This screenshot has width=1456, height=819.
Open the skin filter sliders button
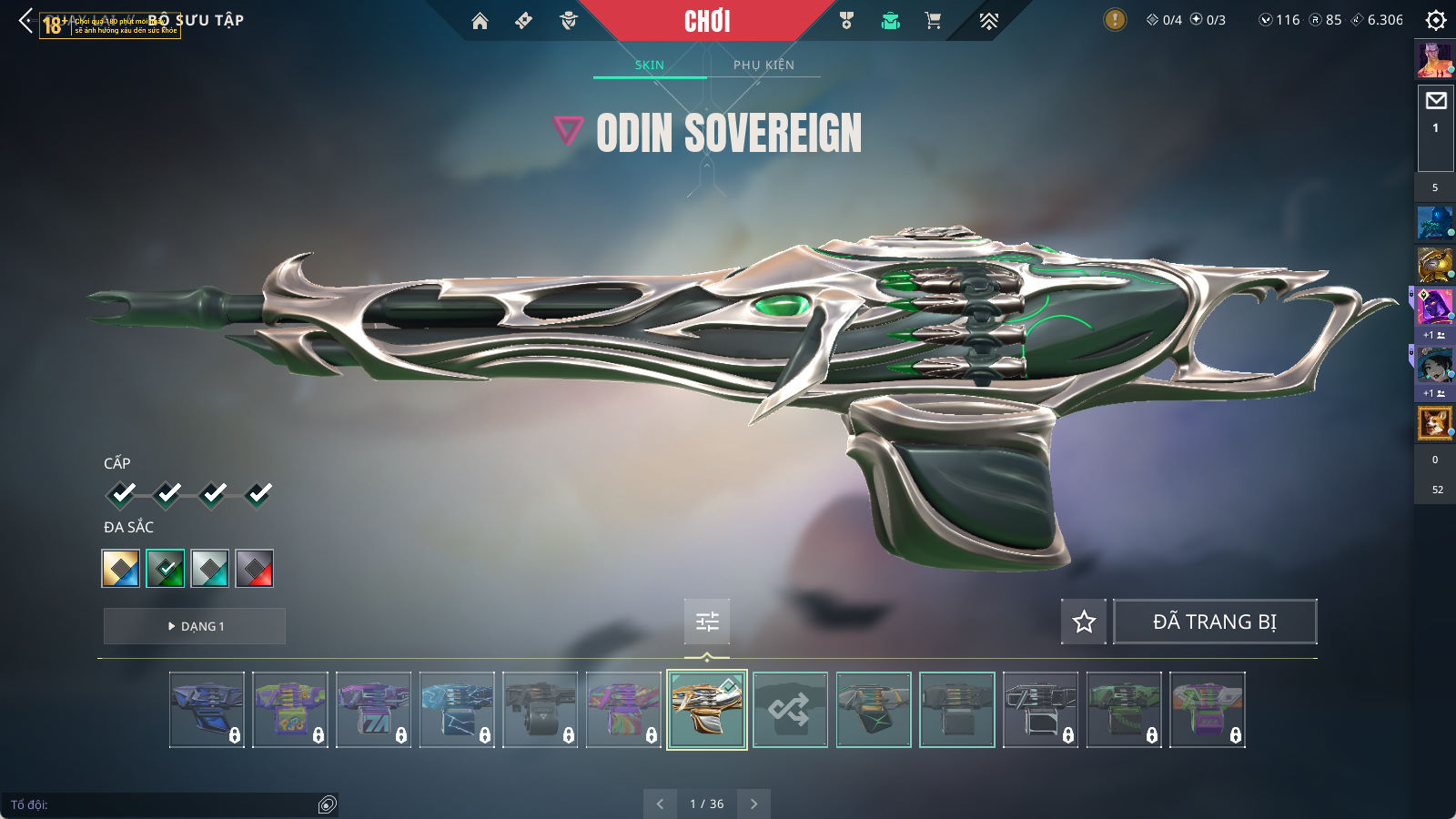click(707, 622)
